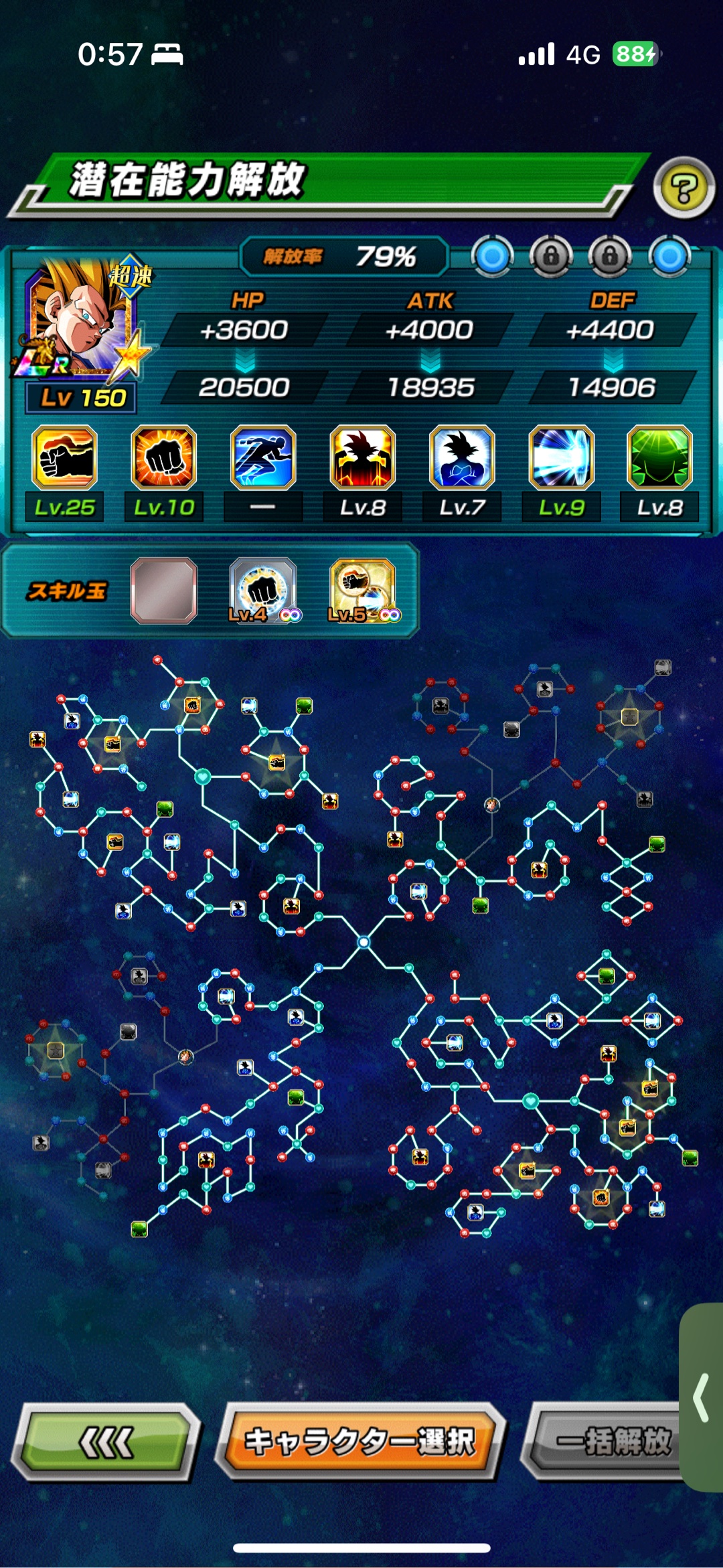723x1568 pixels.
Task: Select the Lv.4 silver fist skill orb
Action: tap(263, 591)
